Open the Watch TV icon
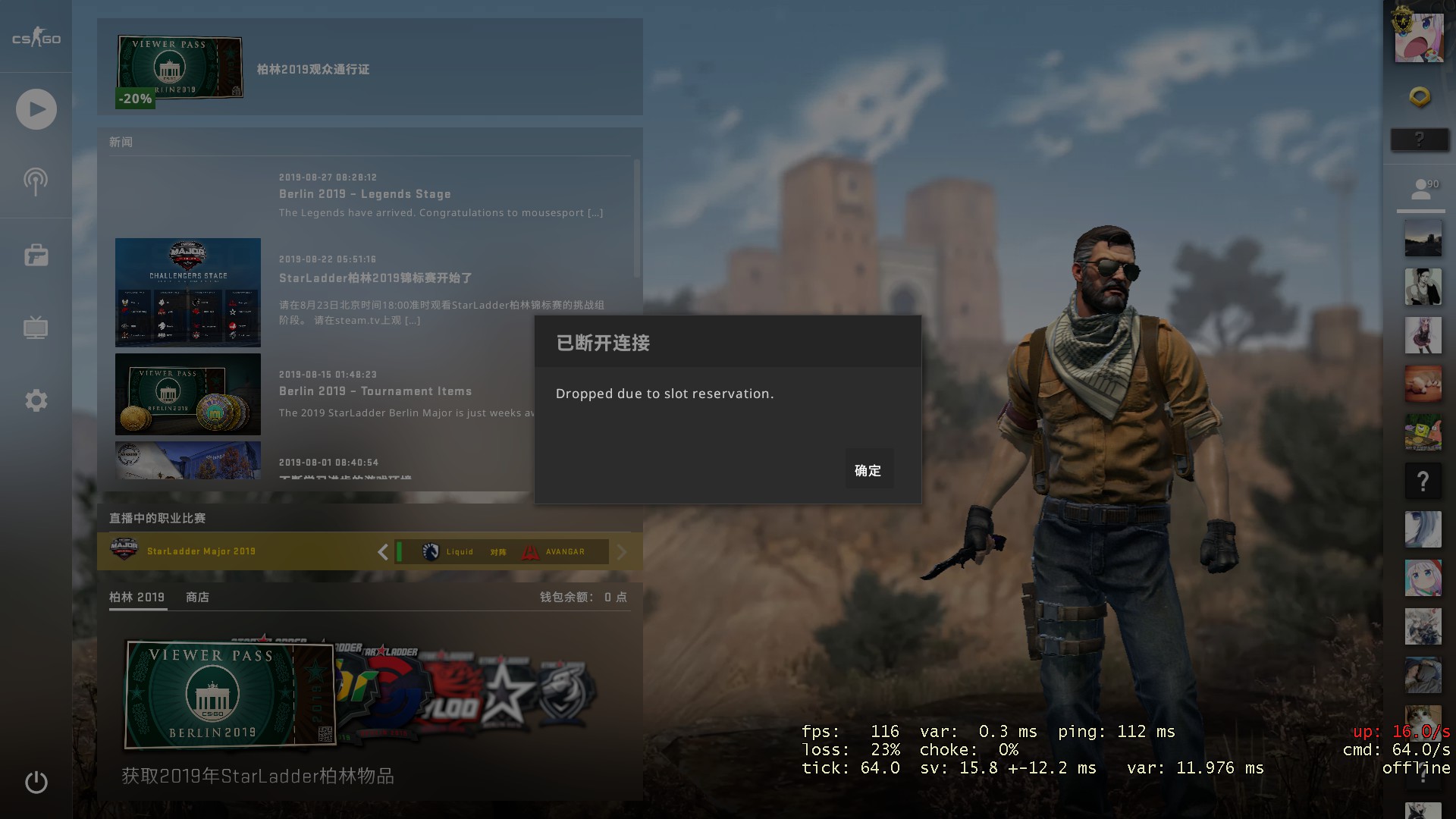Image resolution: width=1456 pixels, height=819 pixels. tap(36, 328)
